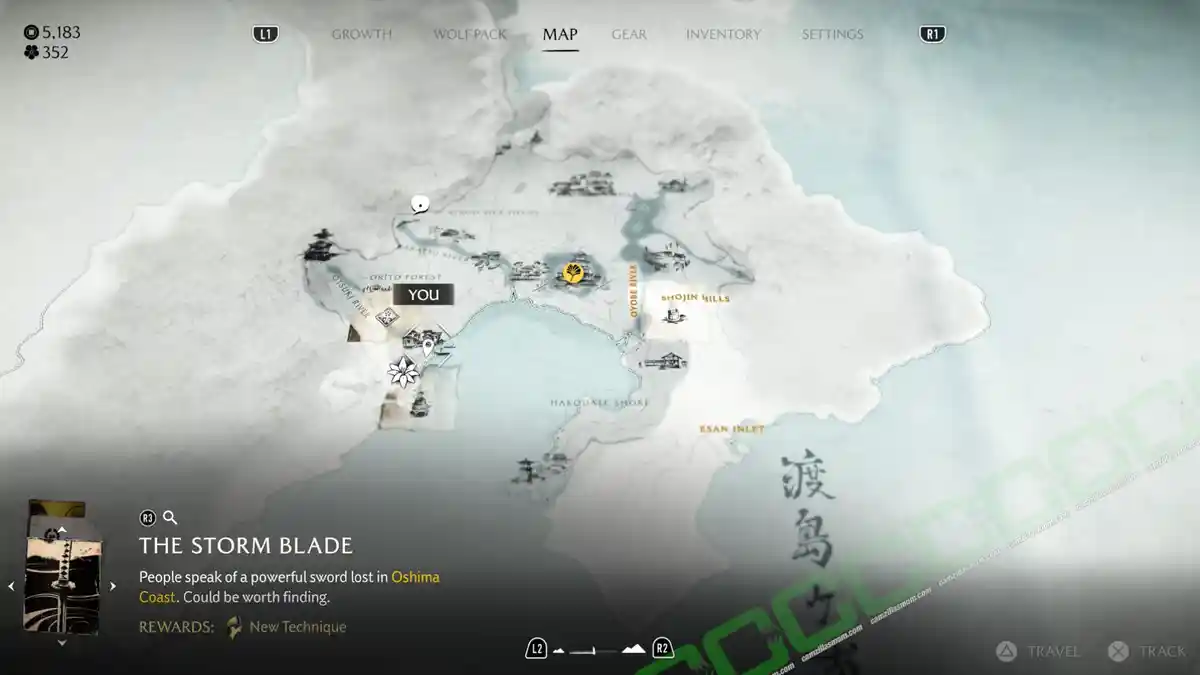The height and width of the screenshot is (675, 1200).
Task: Show the previous quest card with left arrow
Action: (12, 587)
